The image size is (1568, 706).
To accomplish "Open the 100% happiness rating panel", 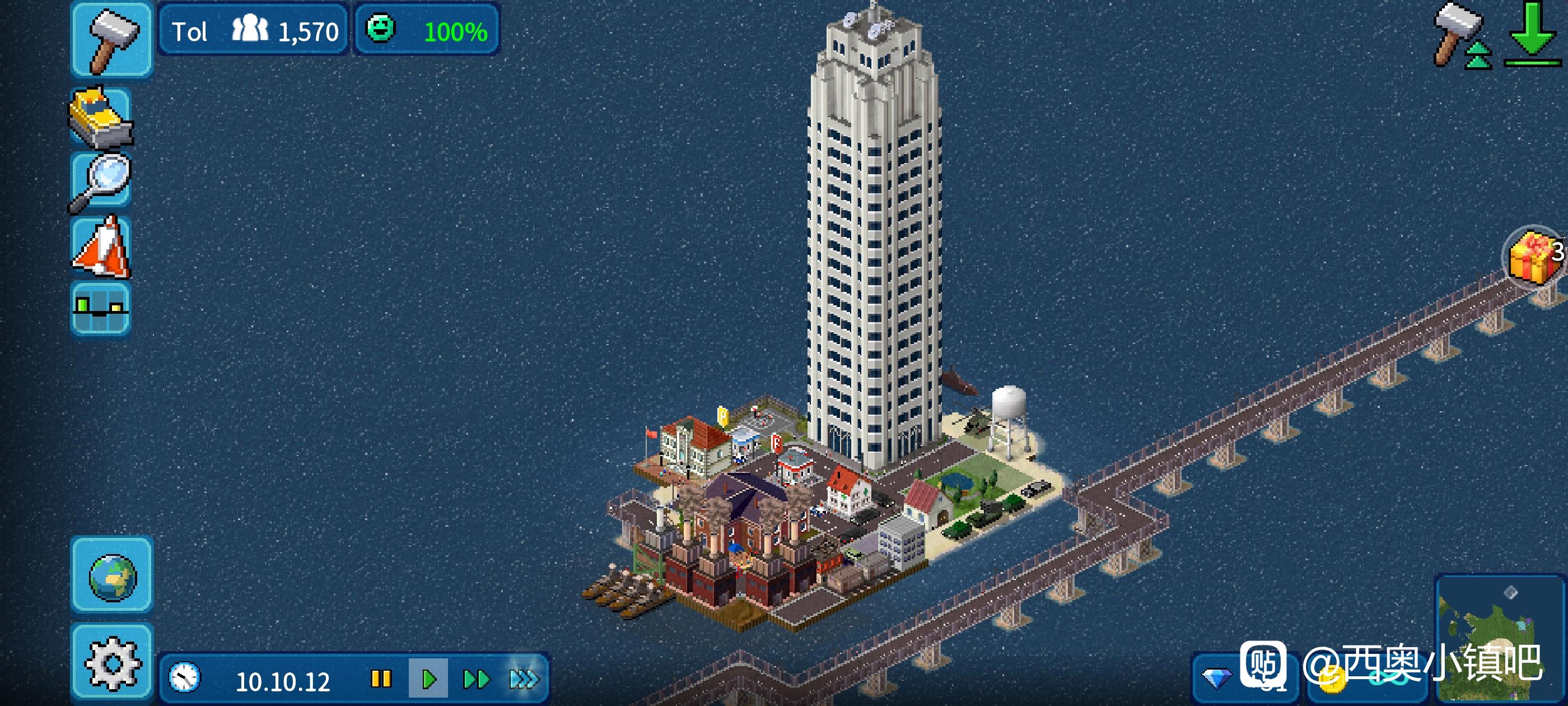I will pos(427,30).
